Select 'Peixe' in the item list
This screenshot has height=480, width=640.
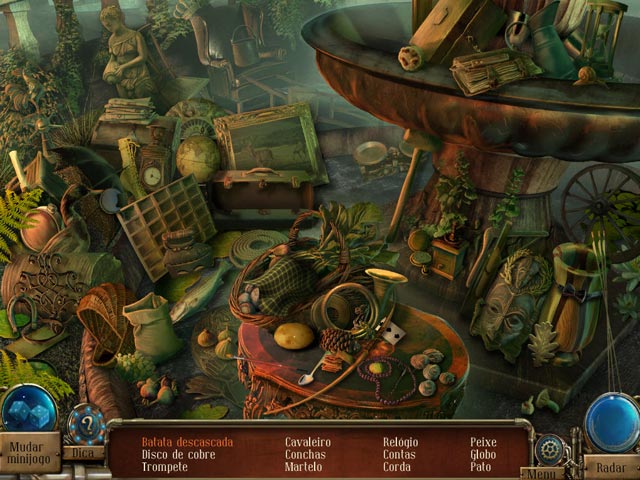tap(484, 441)
